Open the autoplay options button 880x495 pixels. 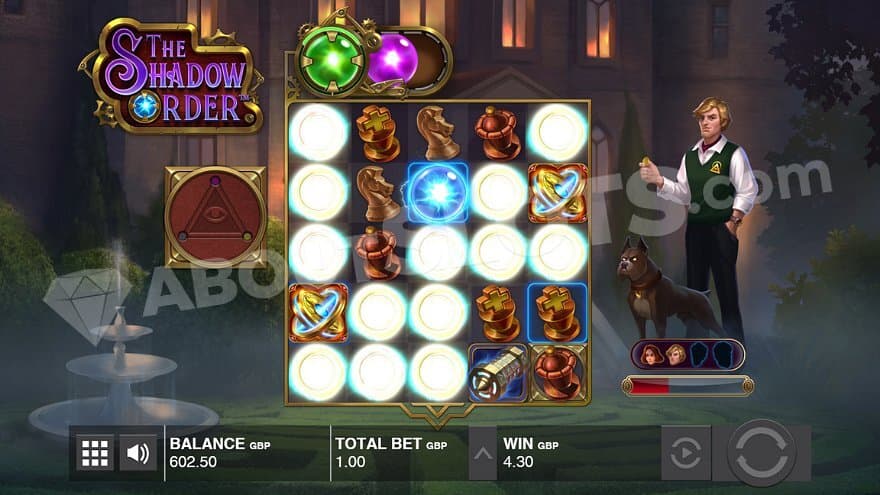tap(686, 453)
